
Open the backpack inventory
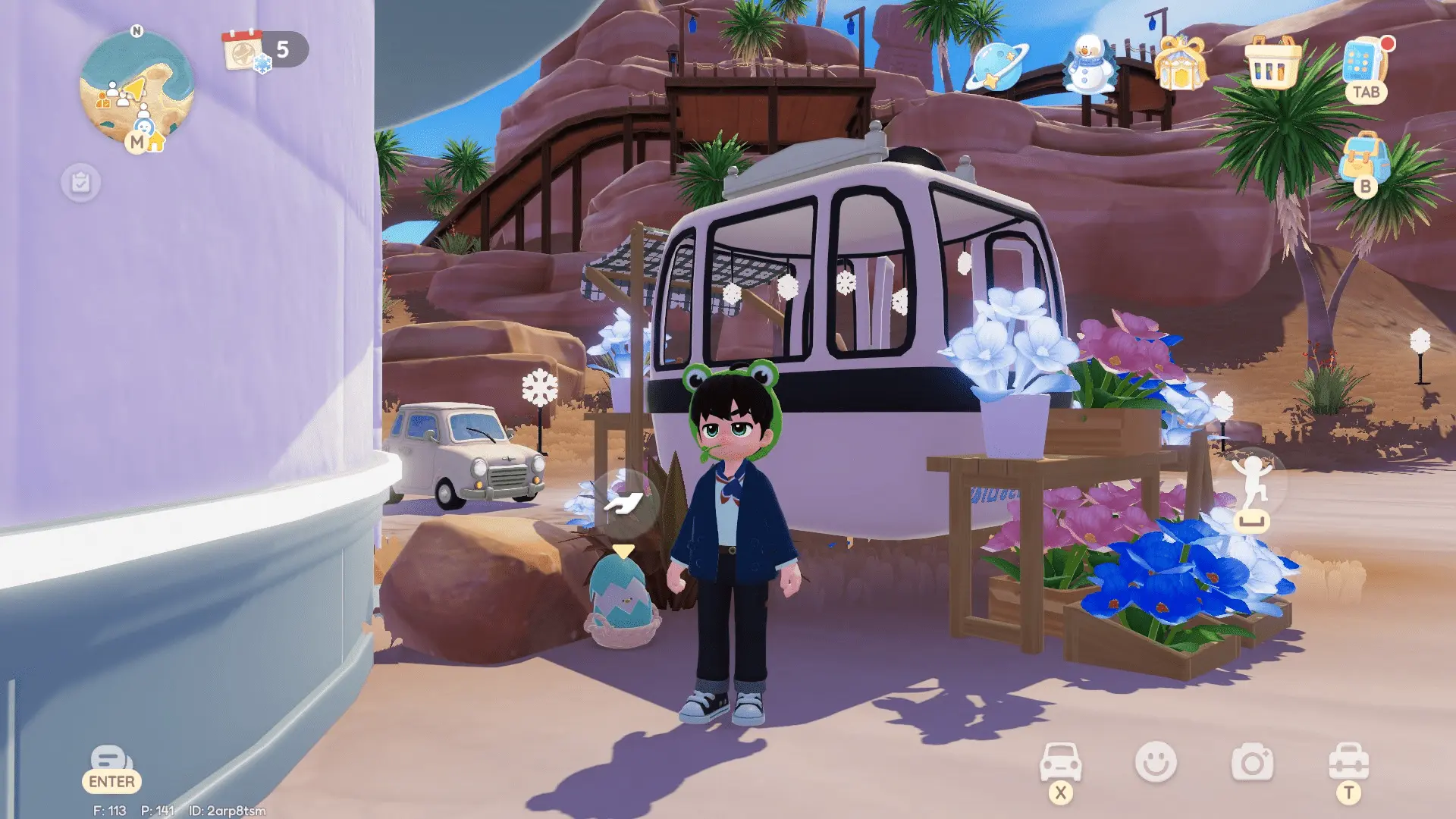click(x=1364, y=160)
